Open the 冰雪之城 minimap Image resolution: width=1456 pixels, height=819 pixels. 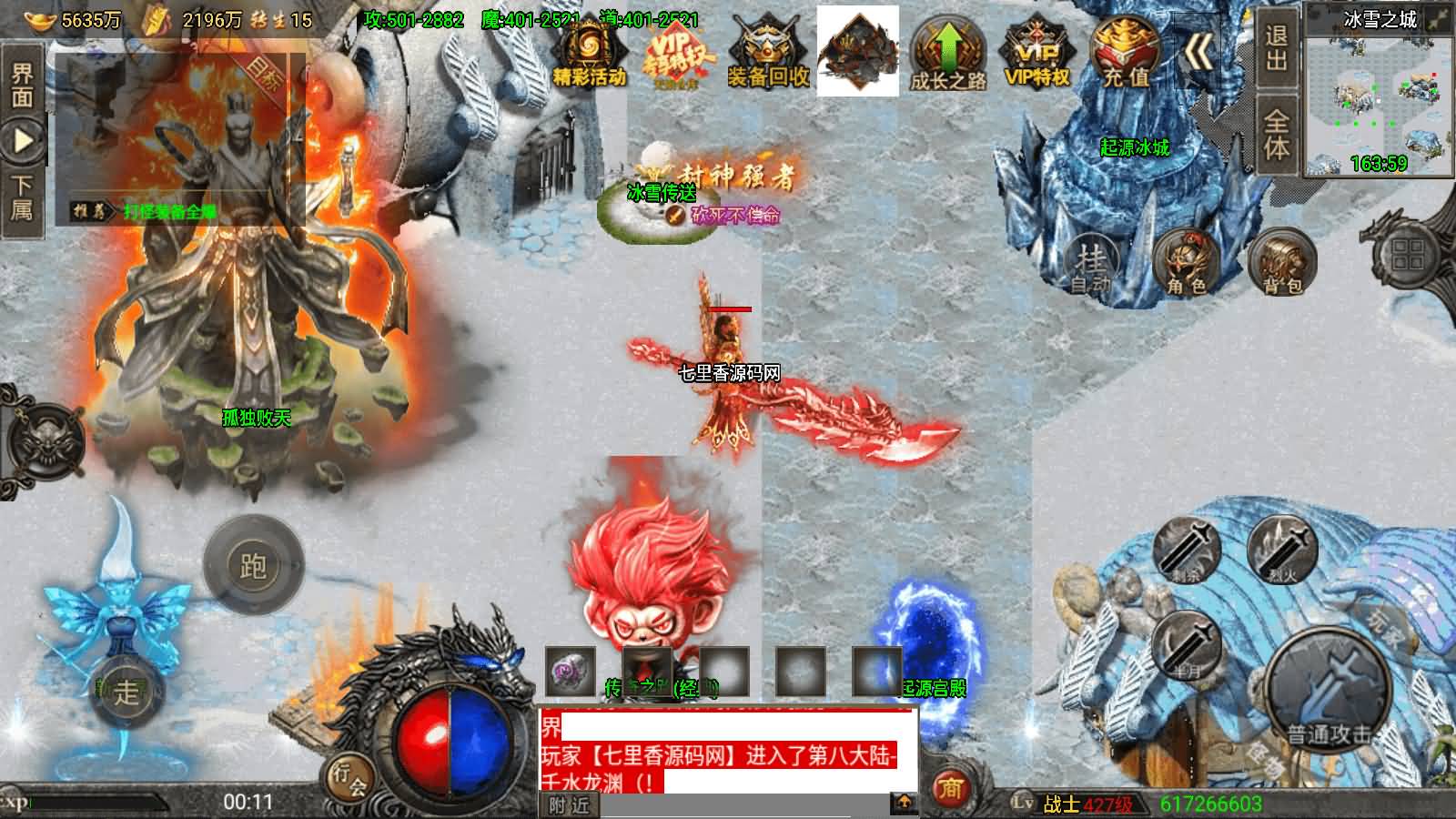click(1379, 91)
